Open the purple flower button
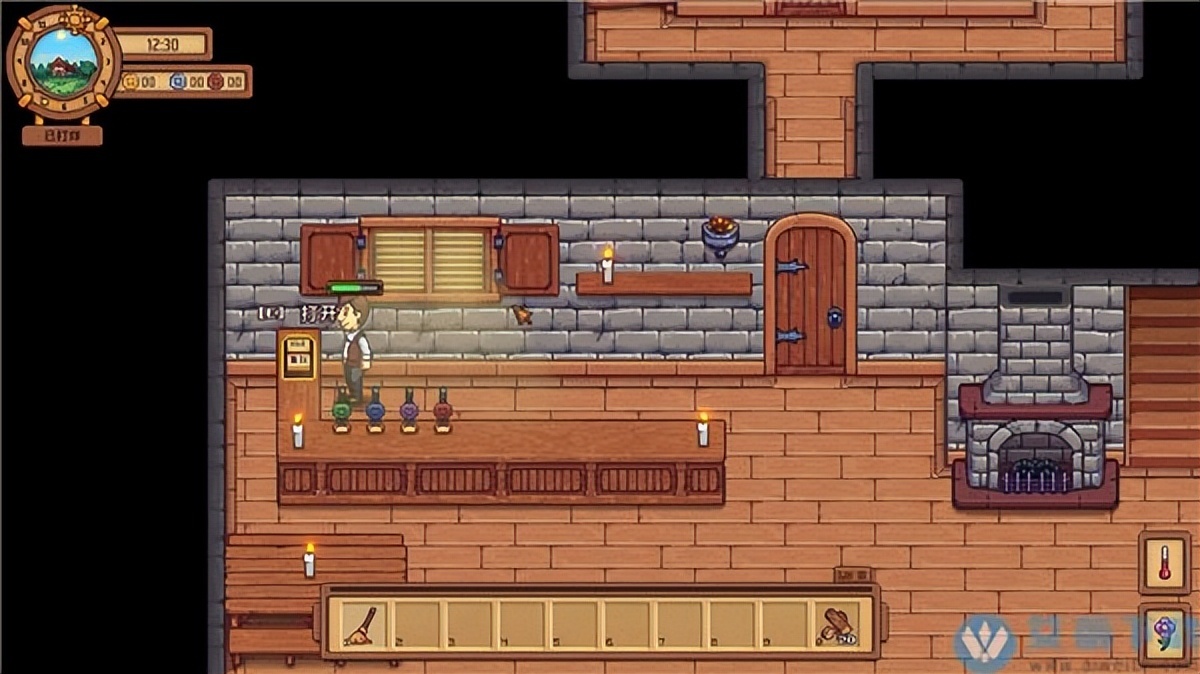 [1164, 632]
